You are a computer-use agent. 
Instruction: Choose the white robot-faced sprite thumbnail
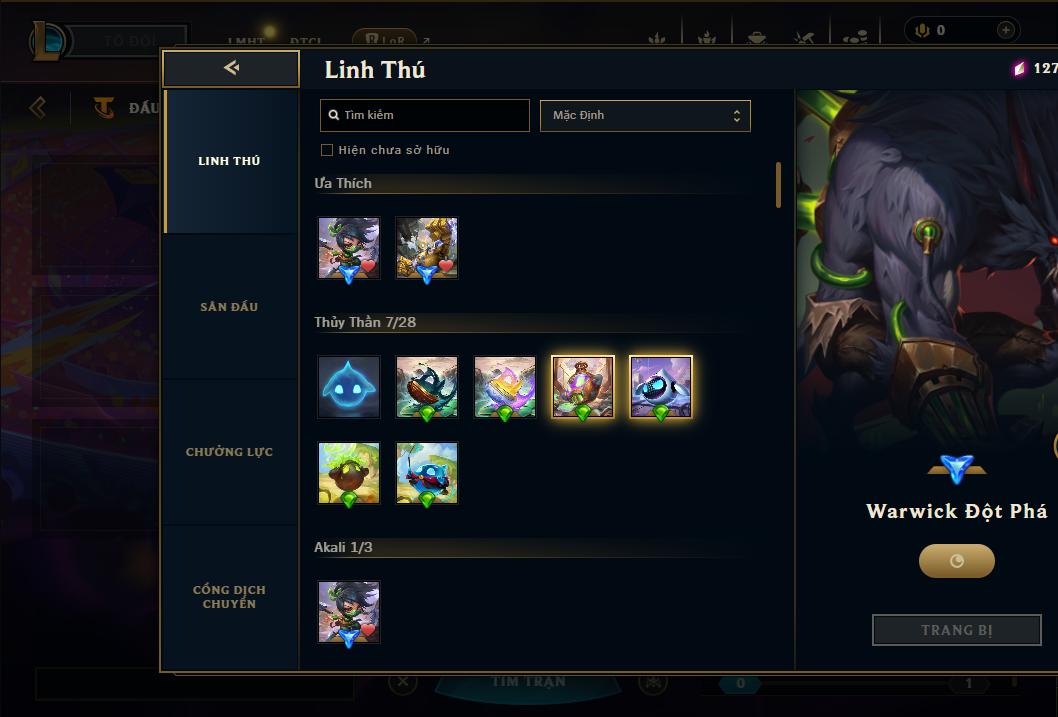661,386
